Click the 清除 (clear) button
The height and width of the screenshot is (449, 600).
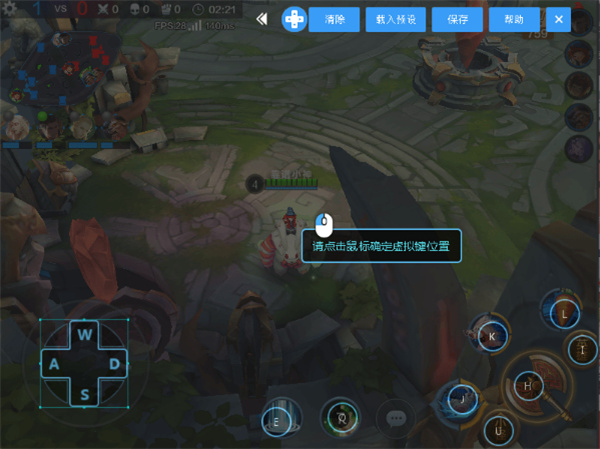(x=334, y=19)
